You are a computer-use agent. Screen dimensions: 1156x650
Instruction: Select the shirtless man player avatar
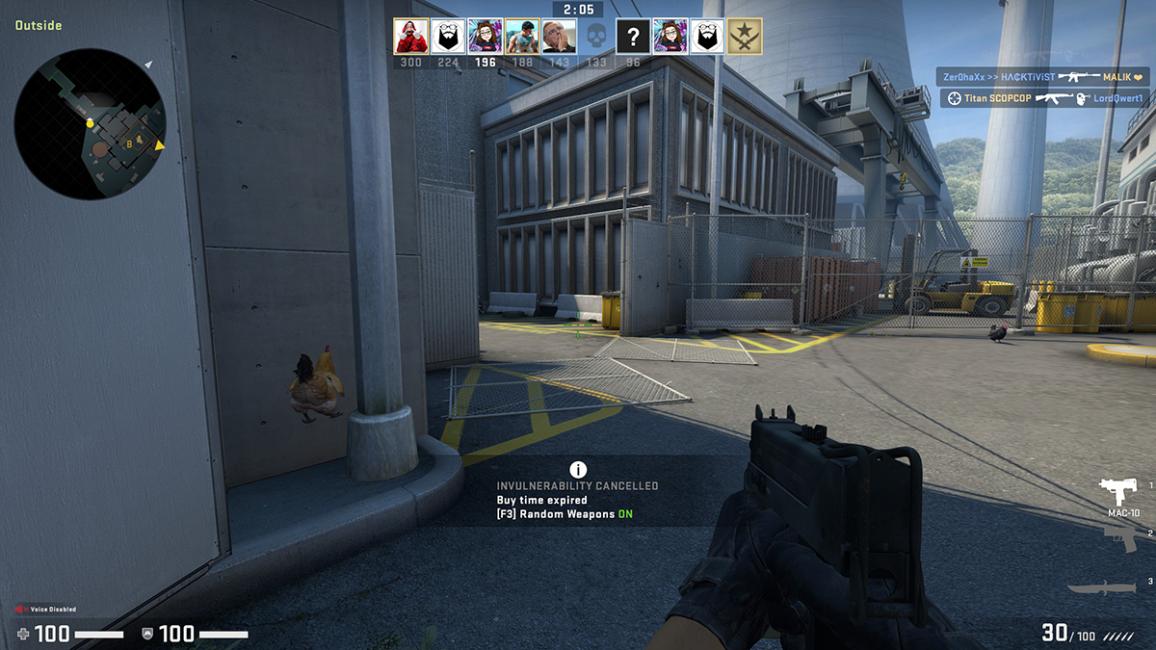tap(522, 36)
